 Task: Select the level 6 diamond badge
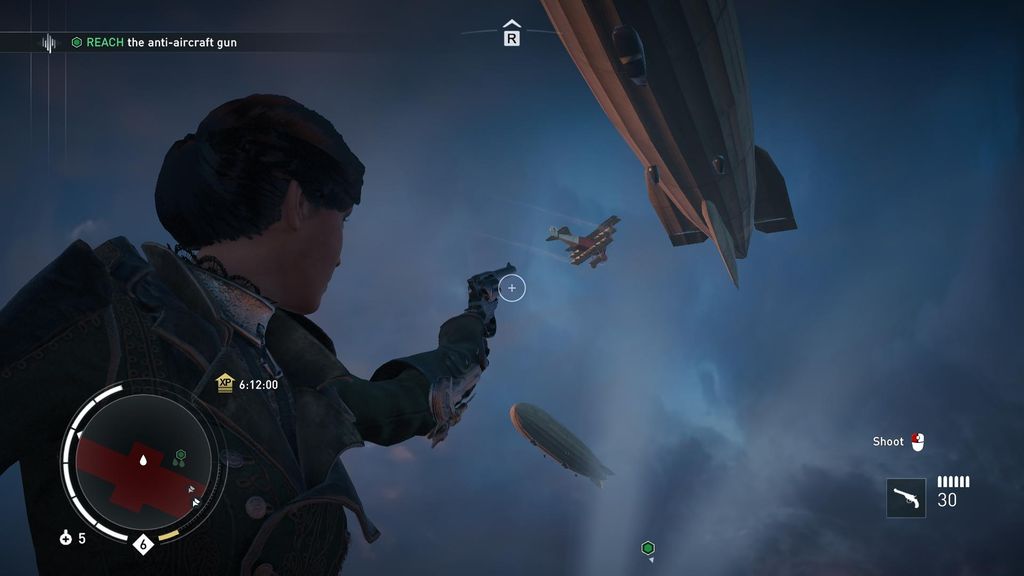[x=143, y=545]
